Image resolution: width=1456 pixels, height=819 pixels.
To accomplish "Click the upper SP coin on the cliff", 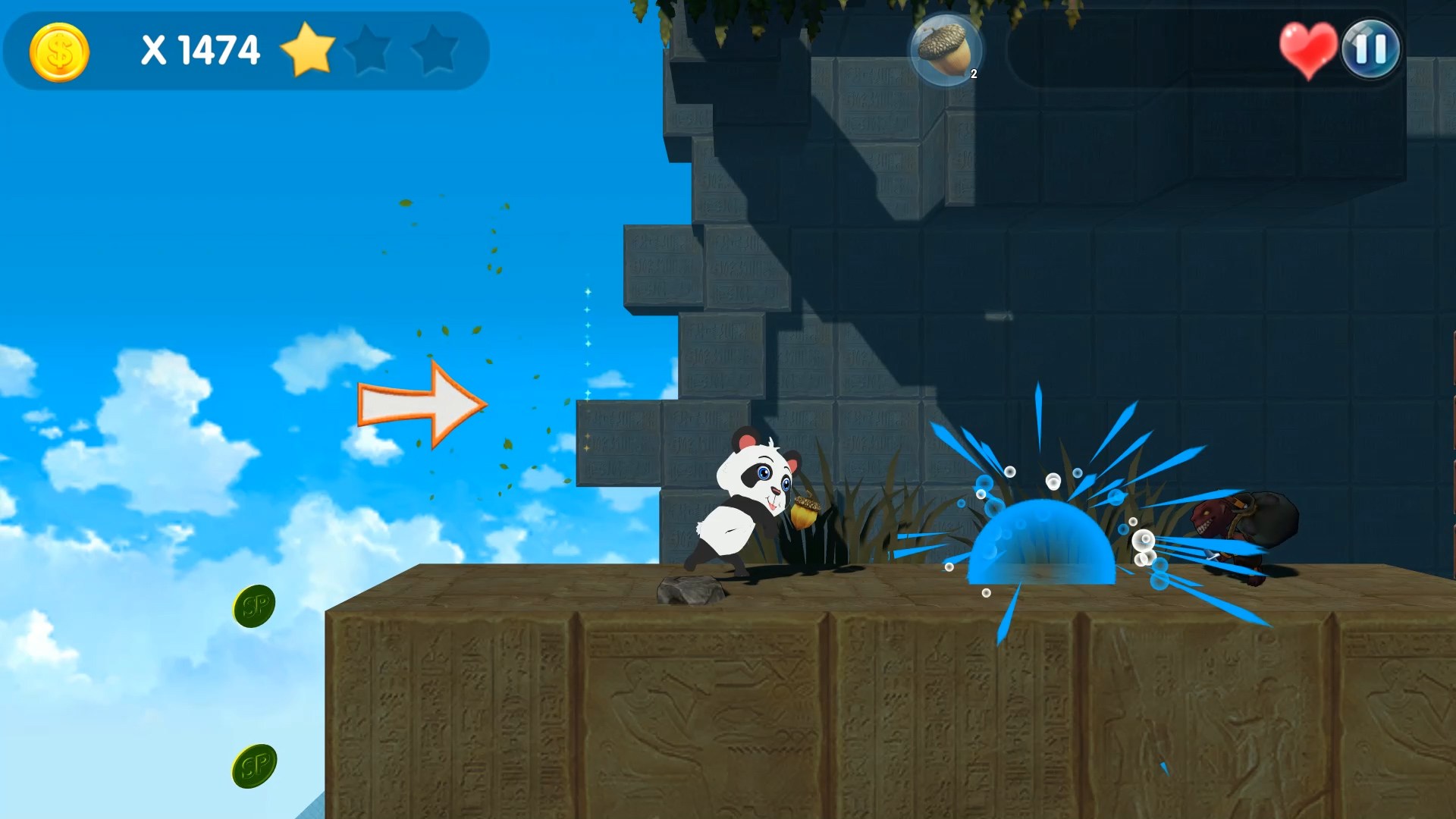I will pyautogui.click(x=253, y=606).
